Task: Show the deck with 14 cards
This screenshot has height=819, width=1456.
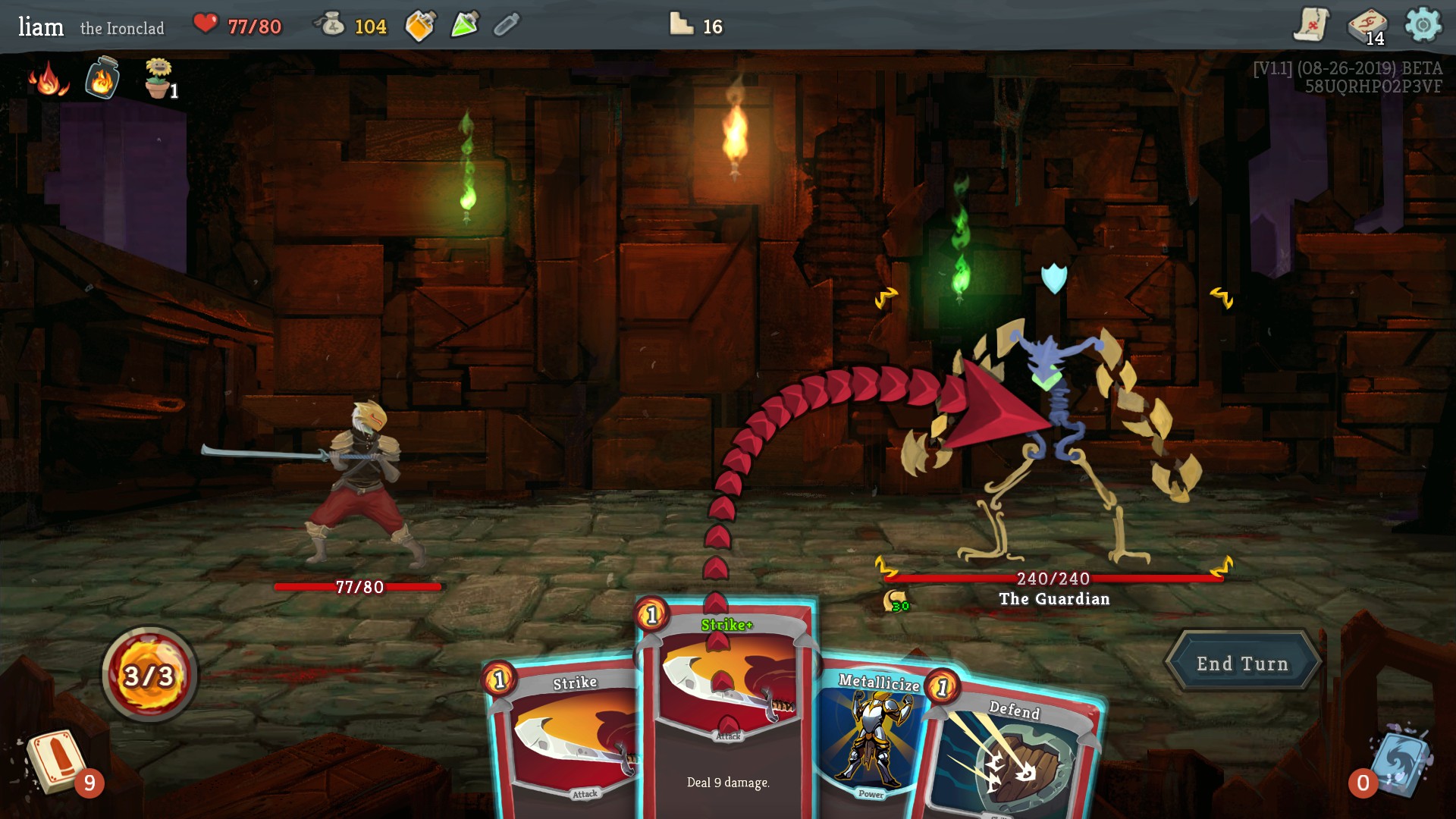Action: (1367, 27)
